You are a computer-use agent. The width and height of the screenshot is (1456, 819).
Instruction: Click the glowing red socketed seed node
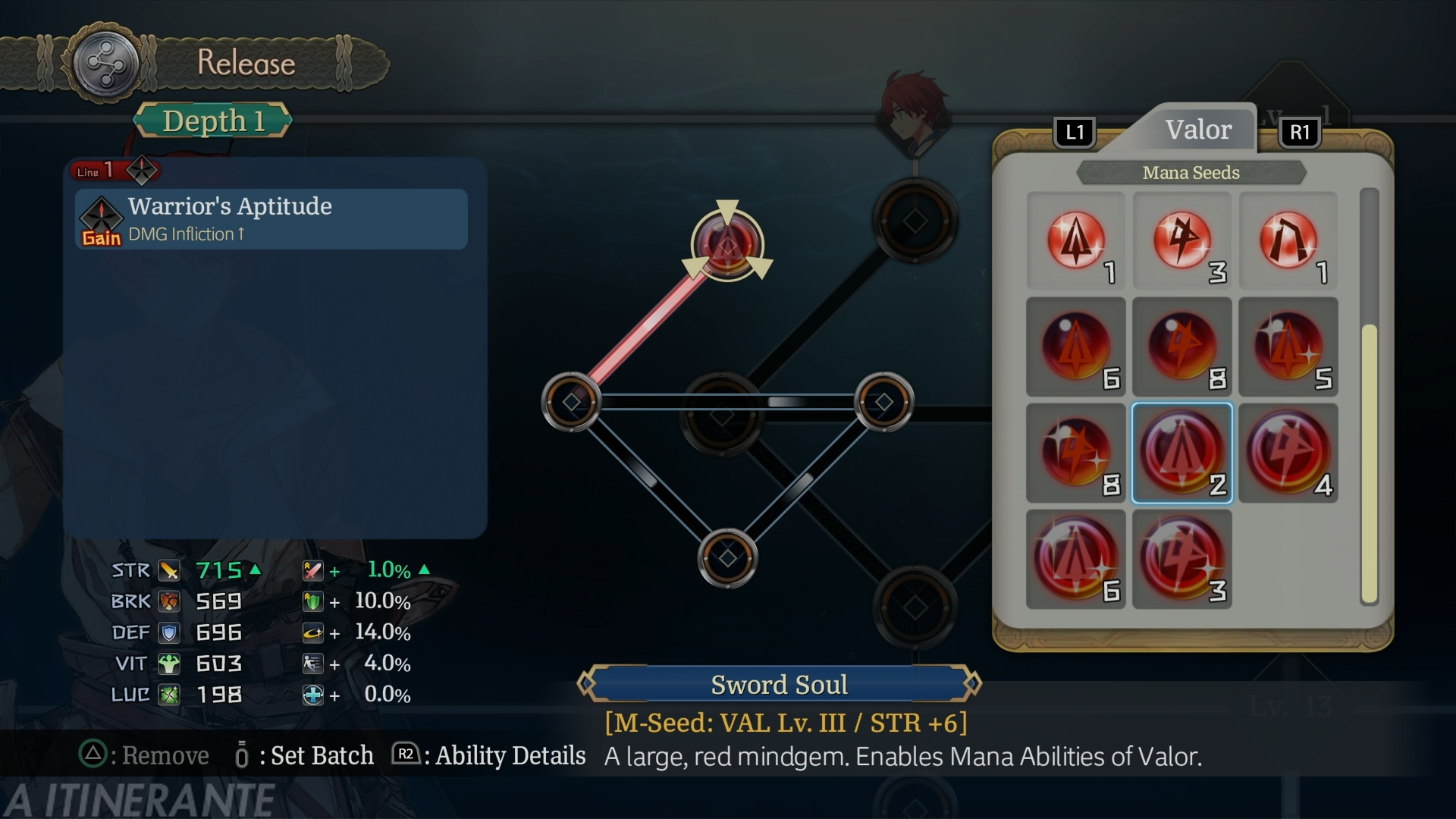[727, 244]
